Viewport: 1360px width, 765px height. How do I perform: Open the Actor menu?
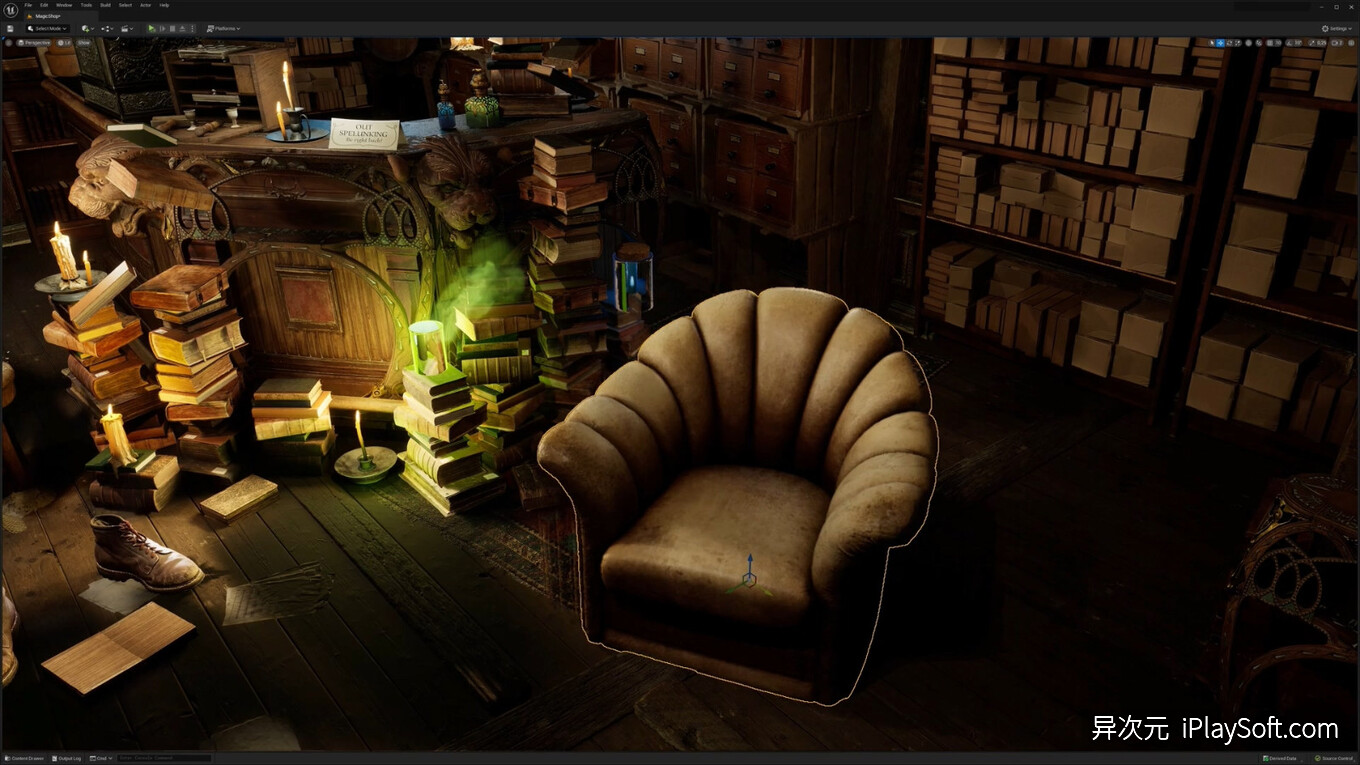145,5
